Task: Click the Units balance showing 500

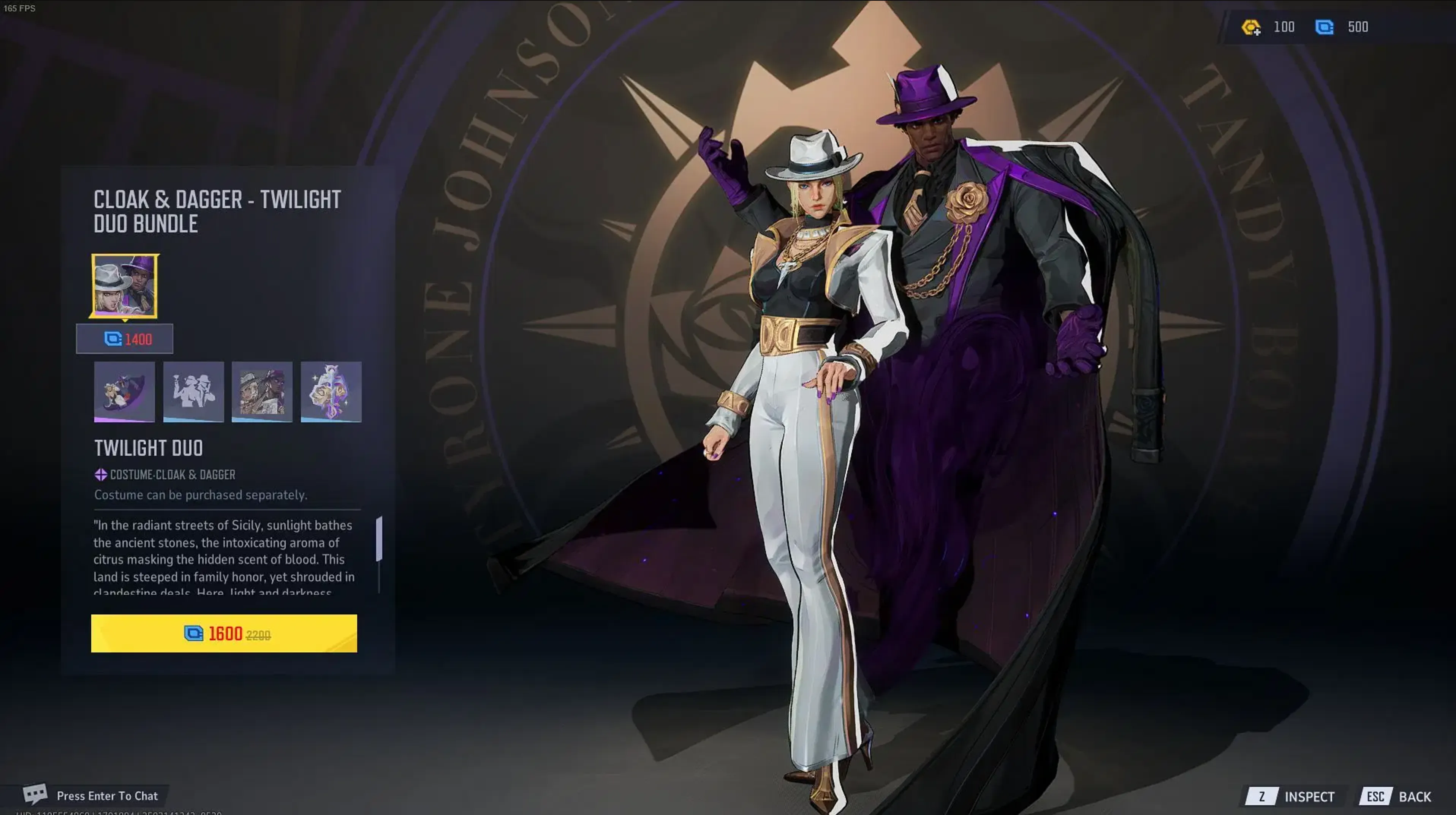Action: point(1358,27)
